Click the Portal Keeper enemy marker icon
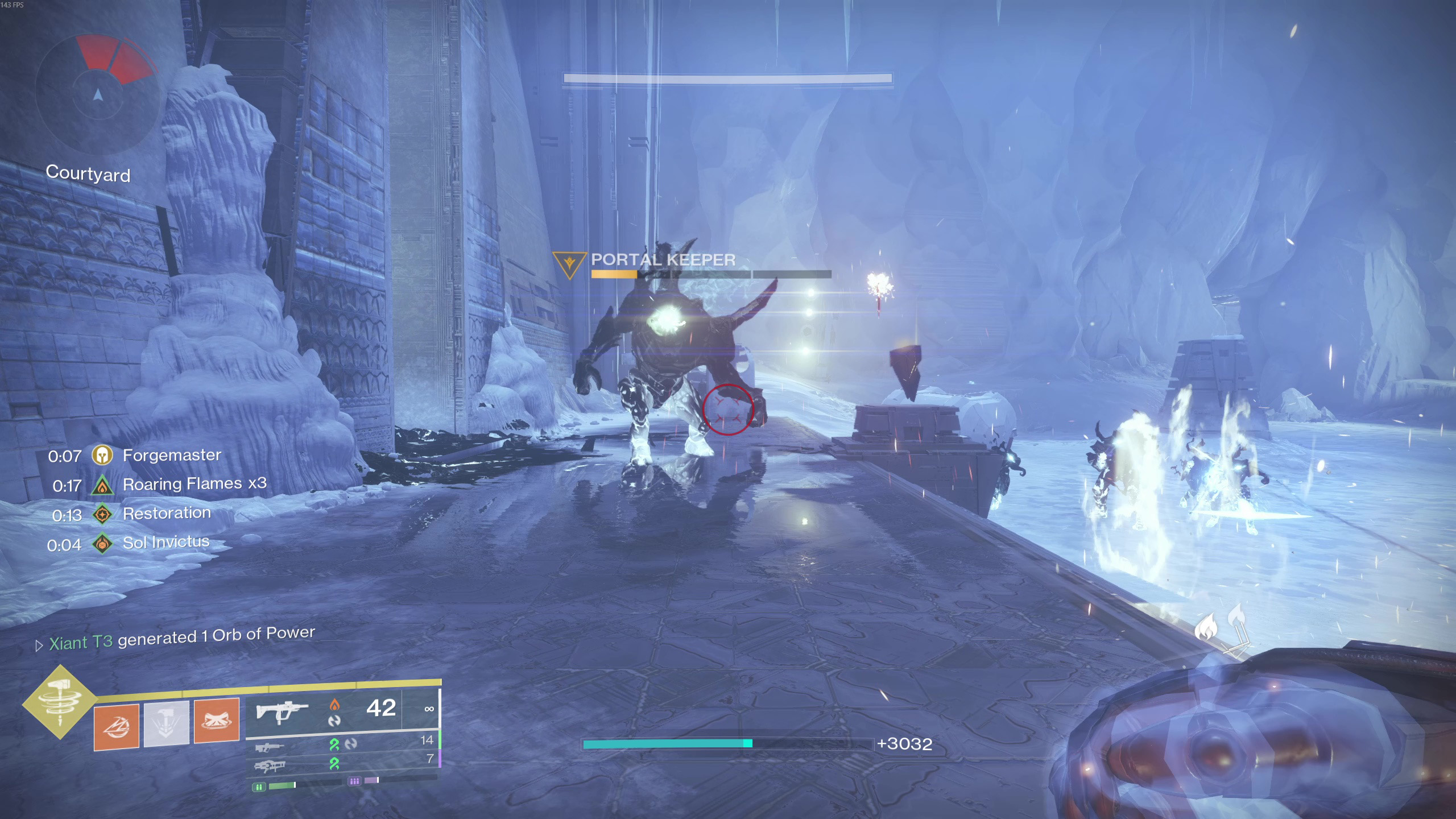The height and width of the screenshot is (819, 1456). click(569, 264)
